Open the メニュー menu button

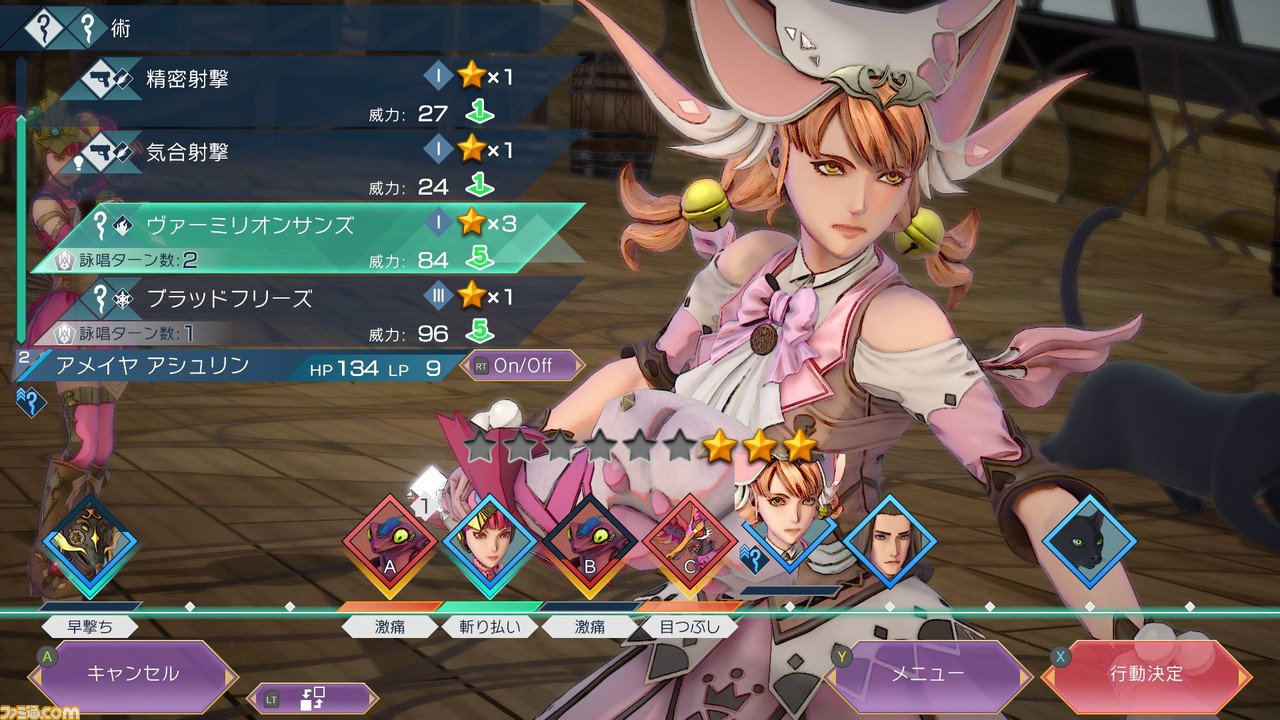(x=928, y=674)
